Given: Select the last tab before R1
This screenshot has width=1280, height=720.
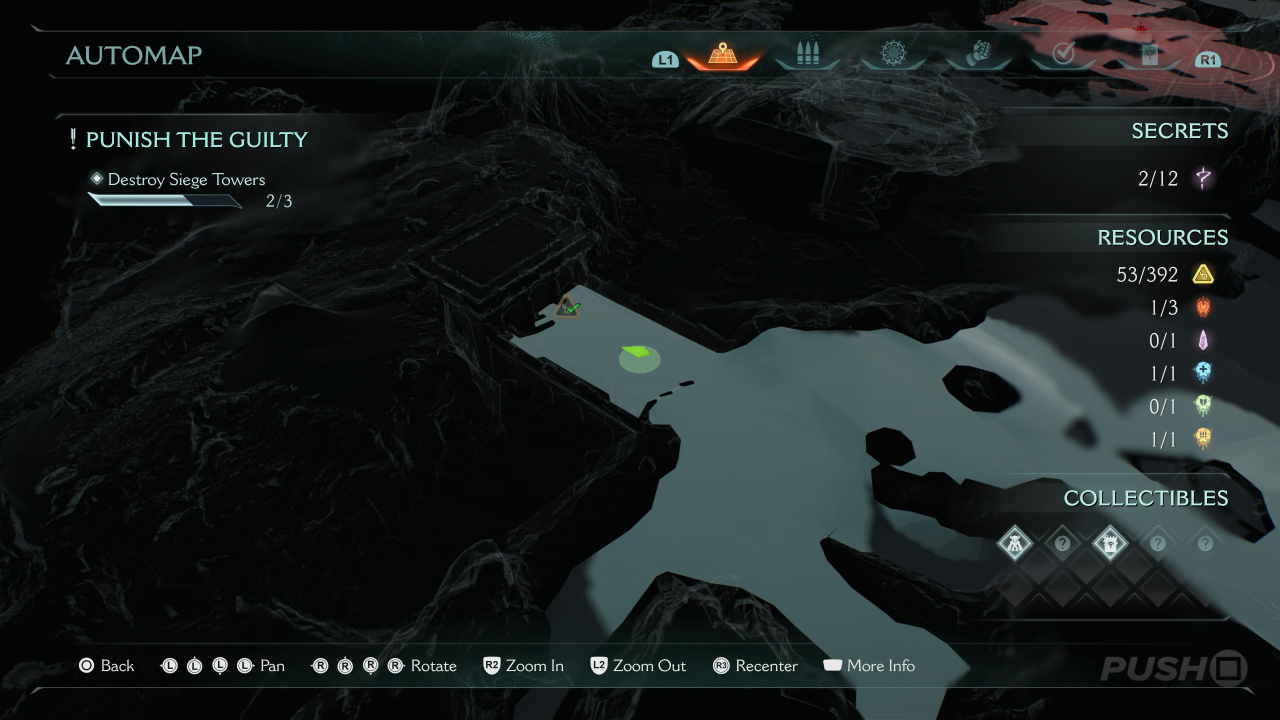Looking at the screenshot, I should point(1147,55).
